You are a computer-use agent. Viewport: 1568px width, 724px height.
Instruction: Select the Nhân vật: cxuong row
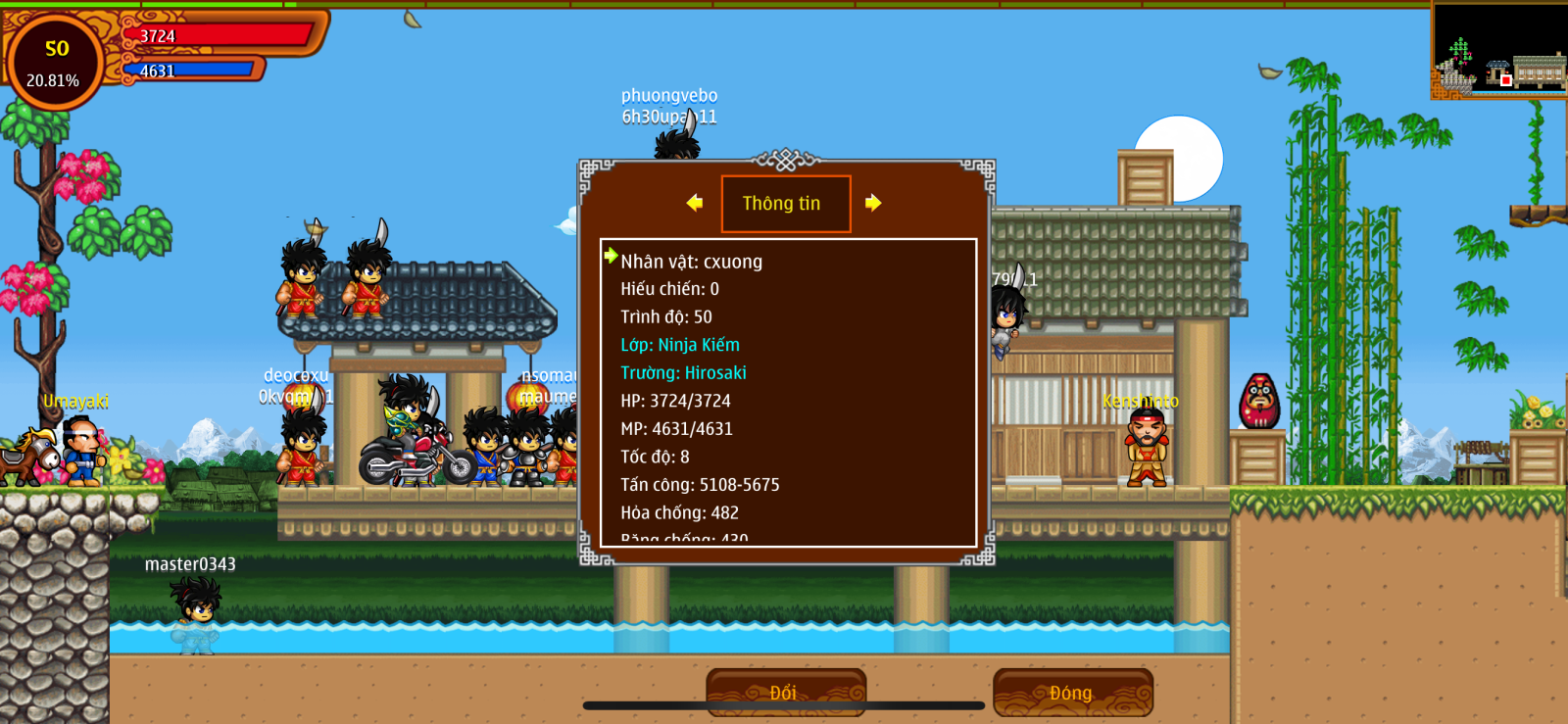tap(691, 262)
